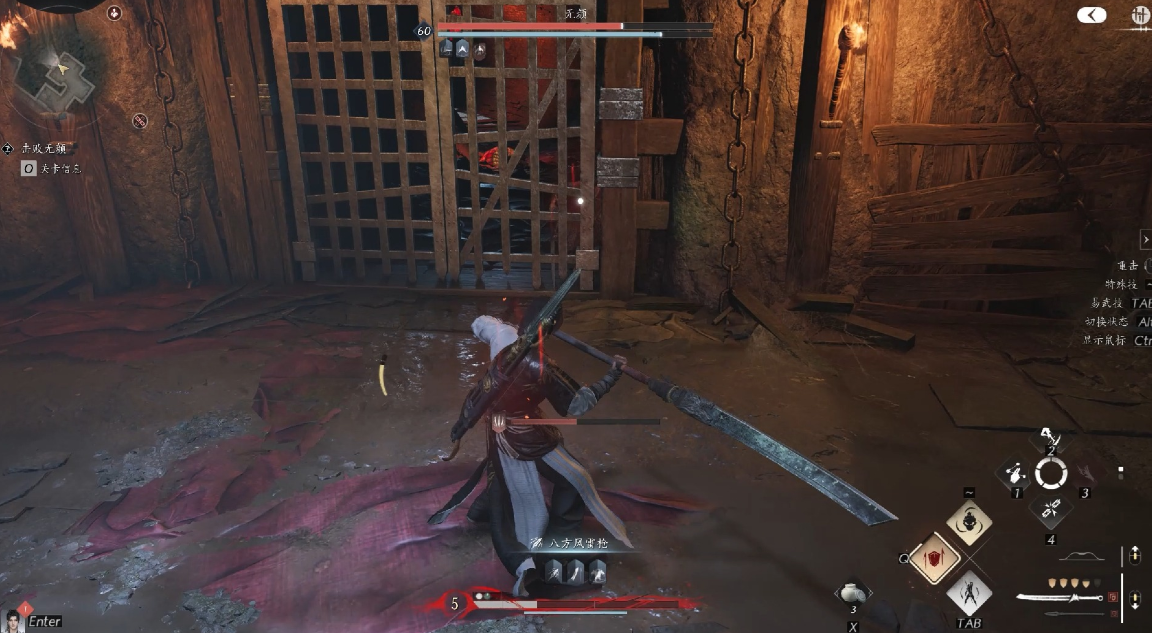Select the hand gesture skill slot 1
Viewport: 1152px width, 633px height.
click(x=1017, y=473)
